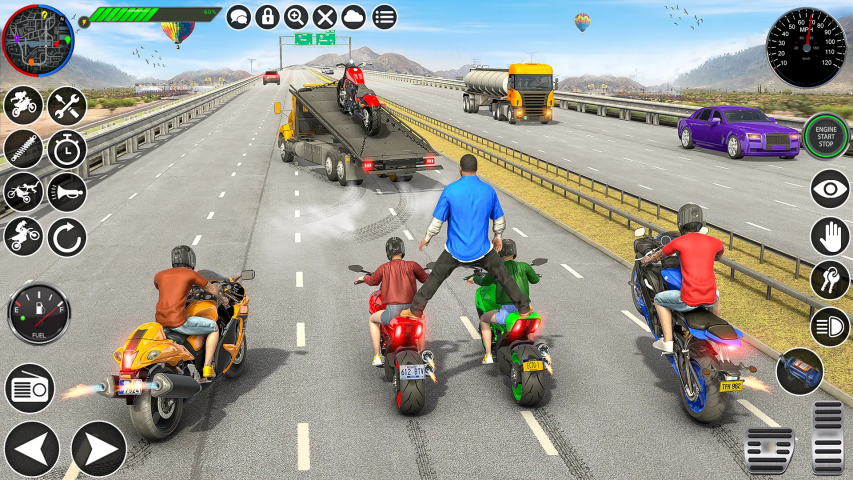Tap the open hand button
The height and width of the screenshot is (480, 853).
pyautogui.click(x=829, y=236)
